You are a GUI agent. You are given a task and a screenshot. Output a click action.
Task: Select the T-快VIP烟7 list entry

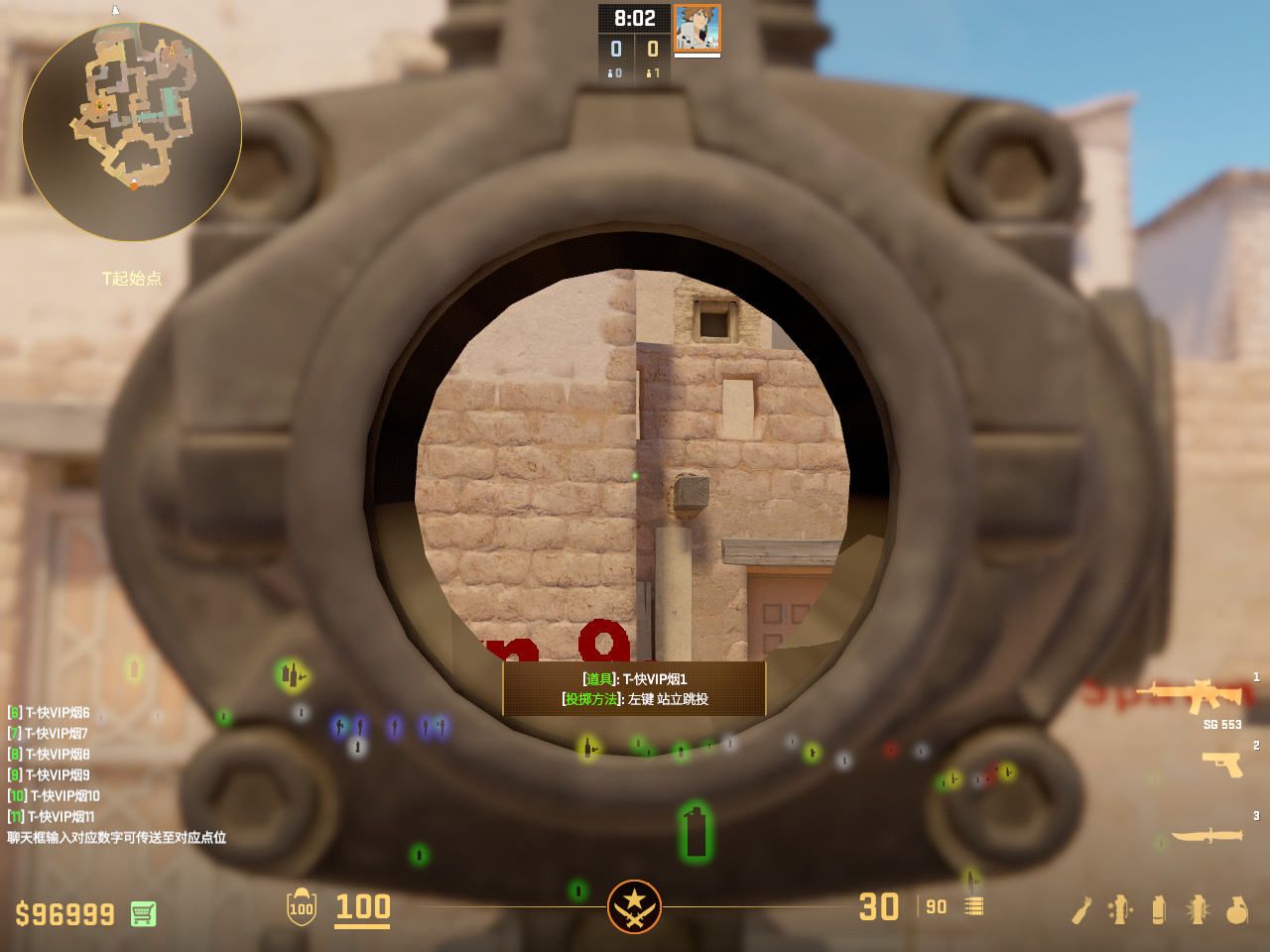click(48, 733)
